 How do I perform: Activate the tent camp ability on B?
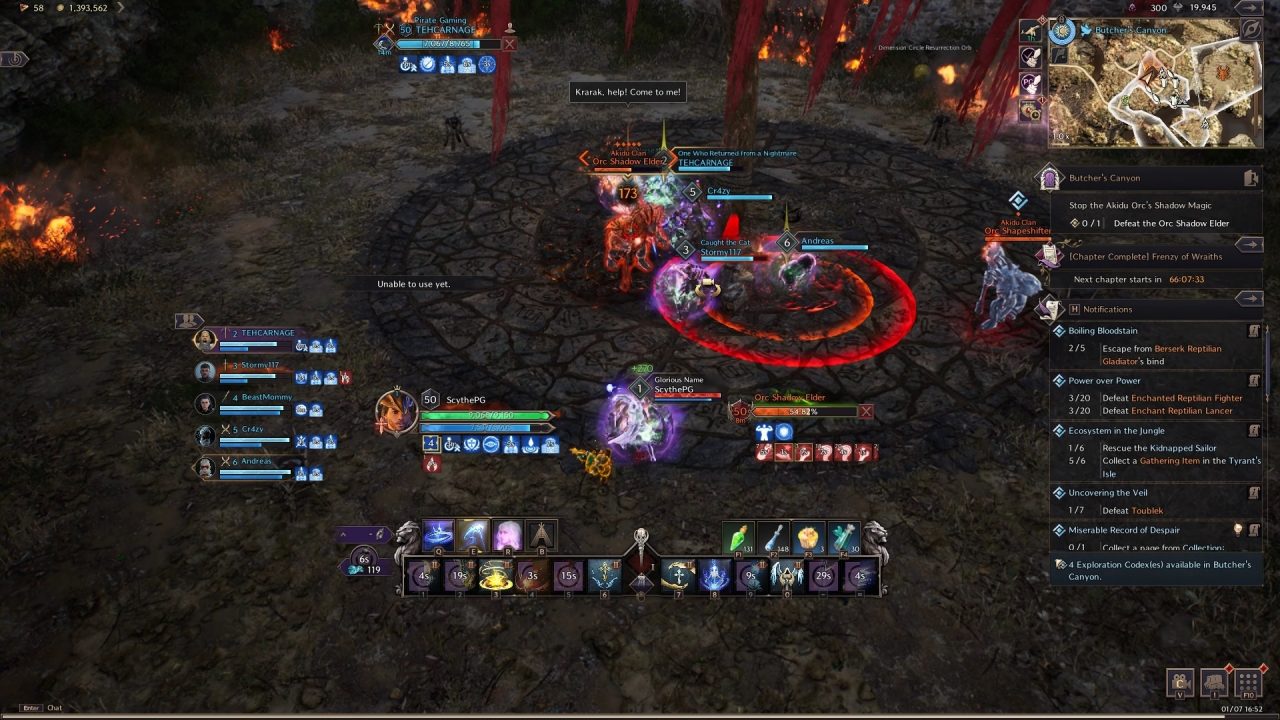point(541,536)
